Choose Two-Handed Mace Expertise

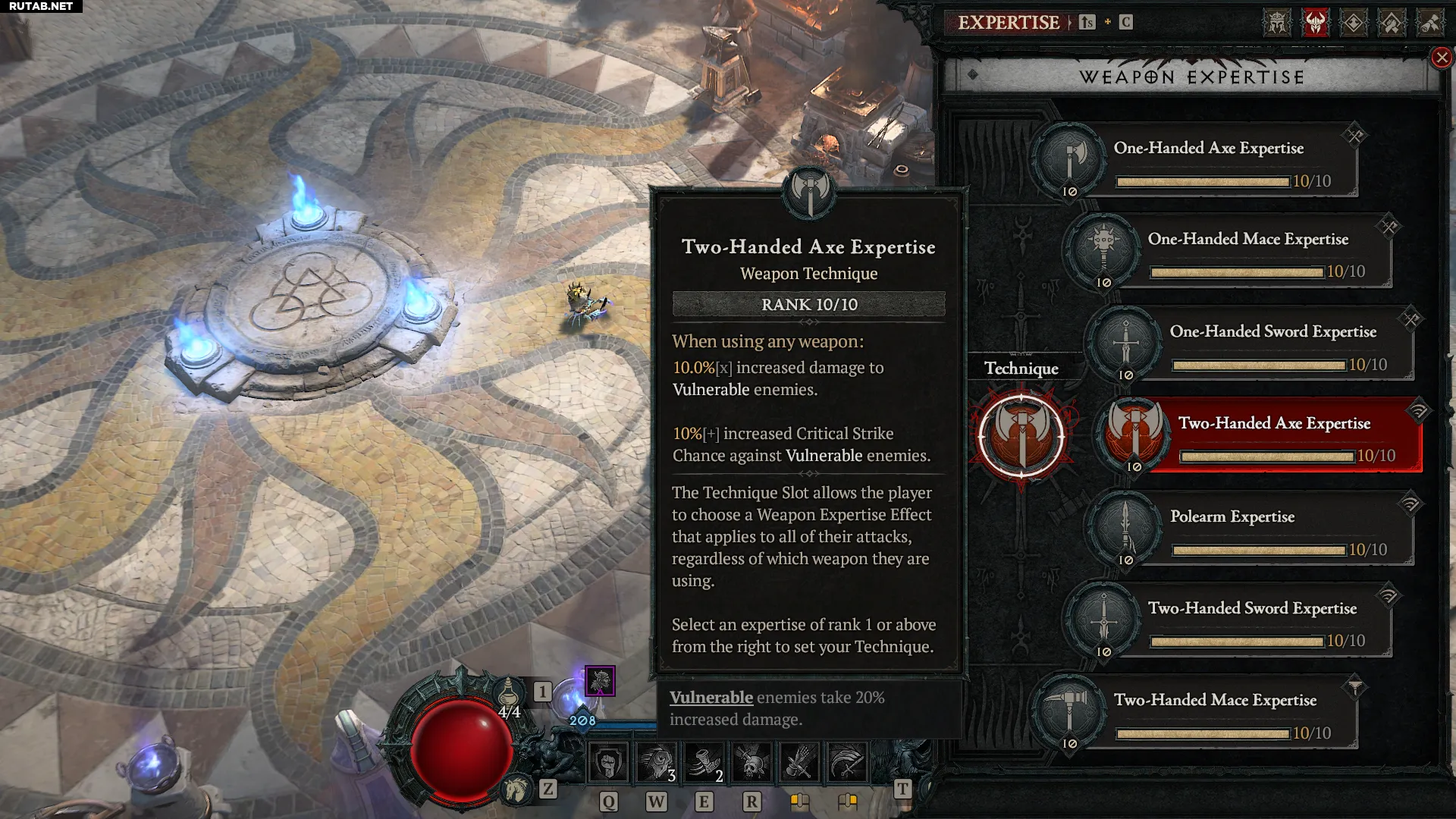coord(1213,712)
